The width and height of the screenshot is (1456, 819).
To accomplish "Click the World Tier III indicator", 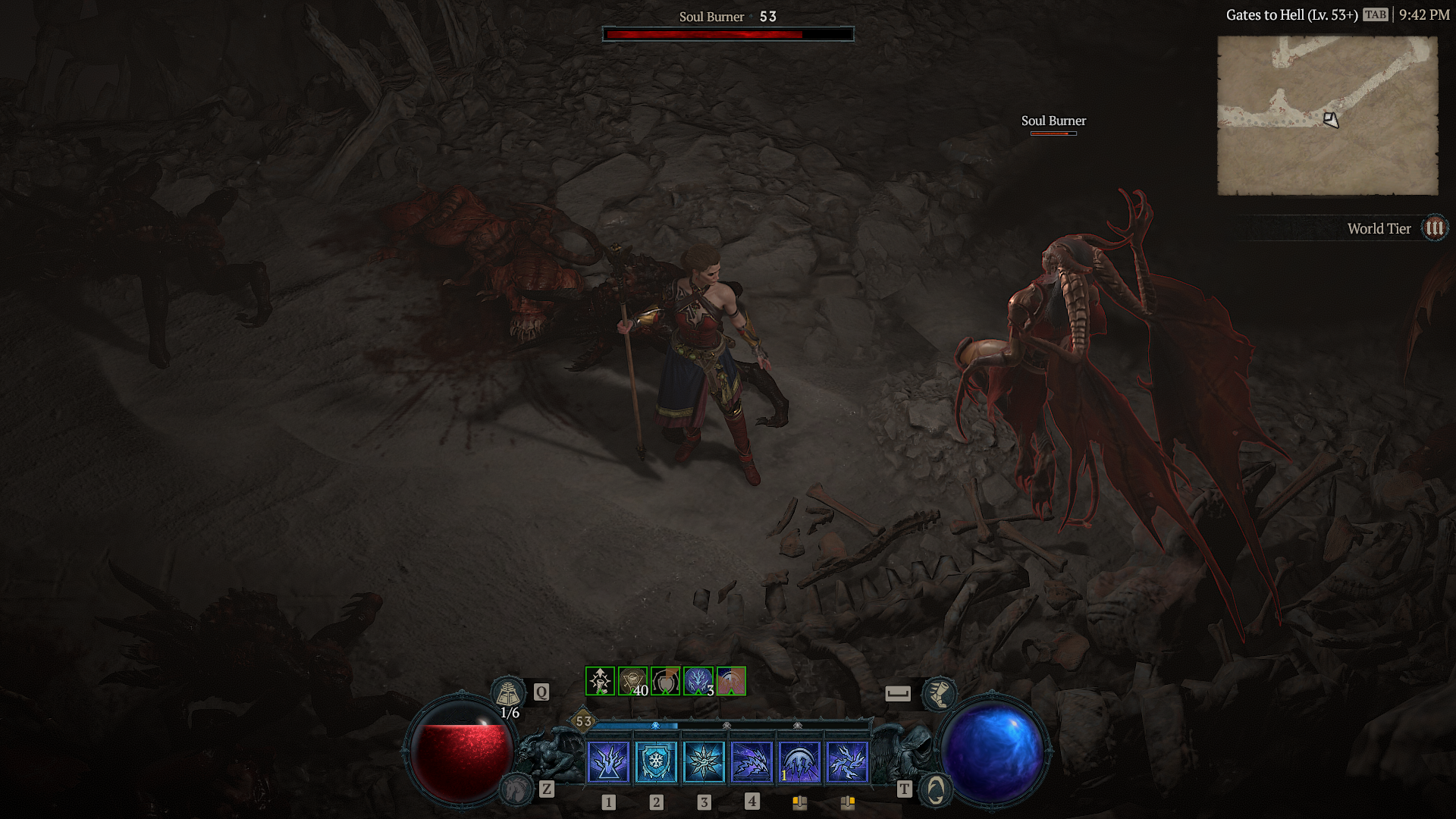I will coord(1434,228).
